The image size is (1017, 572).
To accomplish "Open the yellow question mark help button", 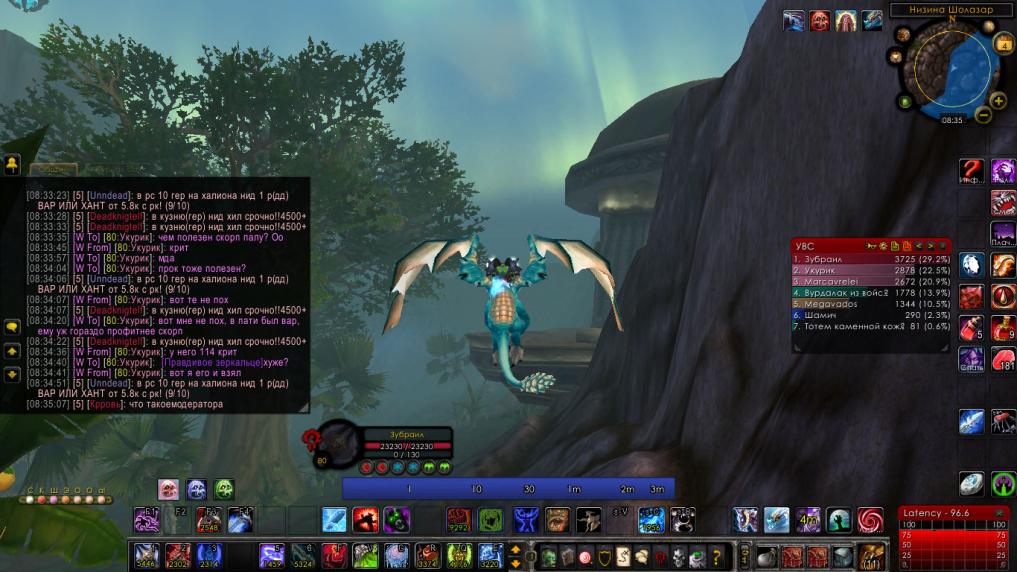I will point(716,557).
